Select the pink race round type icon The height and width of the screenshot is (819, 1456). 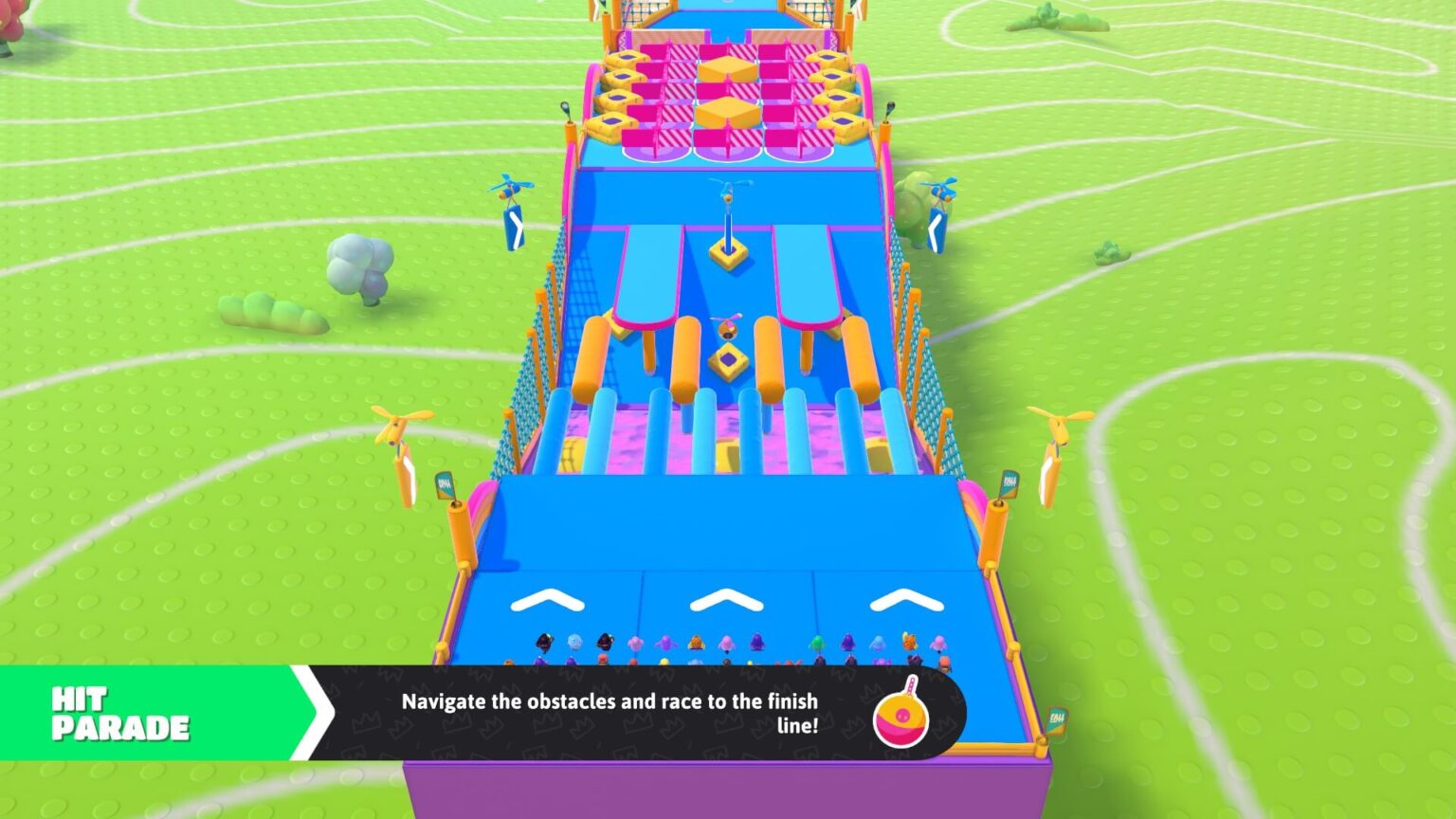(x=901, y=715)
